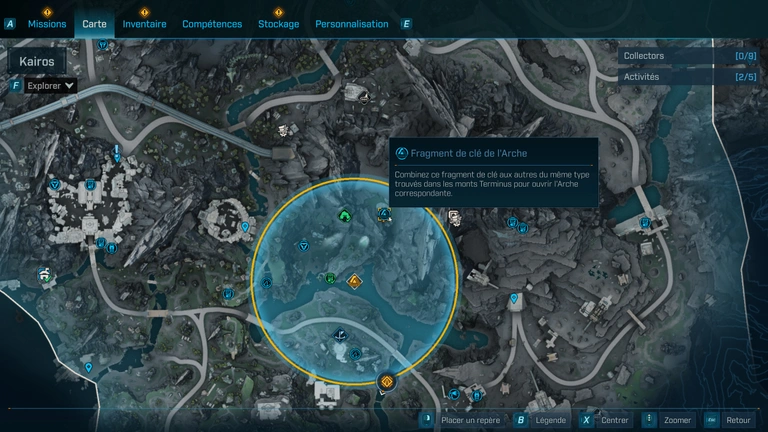Select the Activités tracker row
The width and height of the screenshot is (768, 432).
(x=688, y=76)
